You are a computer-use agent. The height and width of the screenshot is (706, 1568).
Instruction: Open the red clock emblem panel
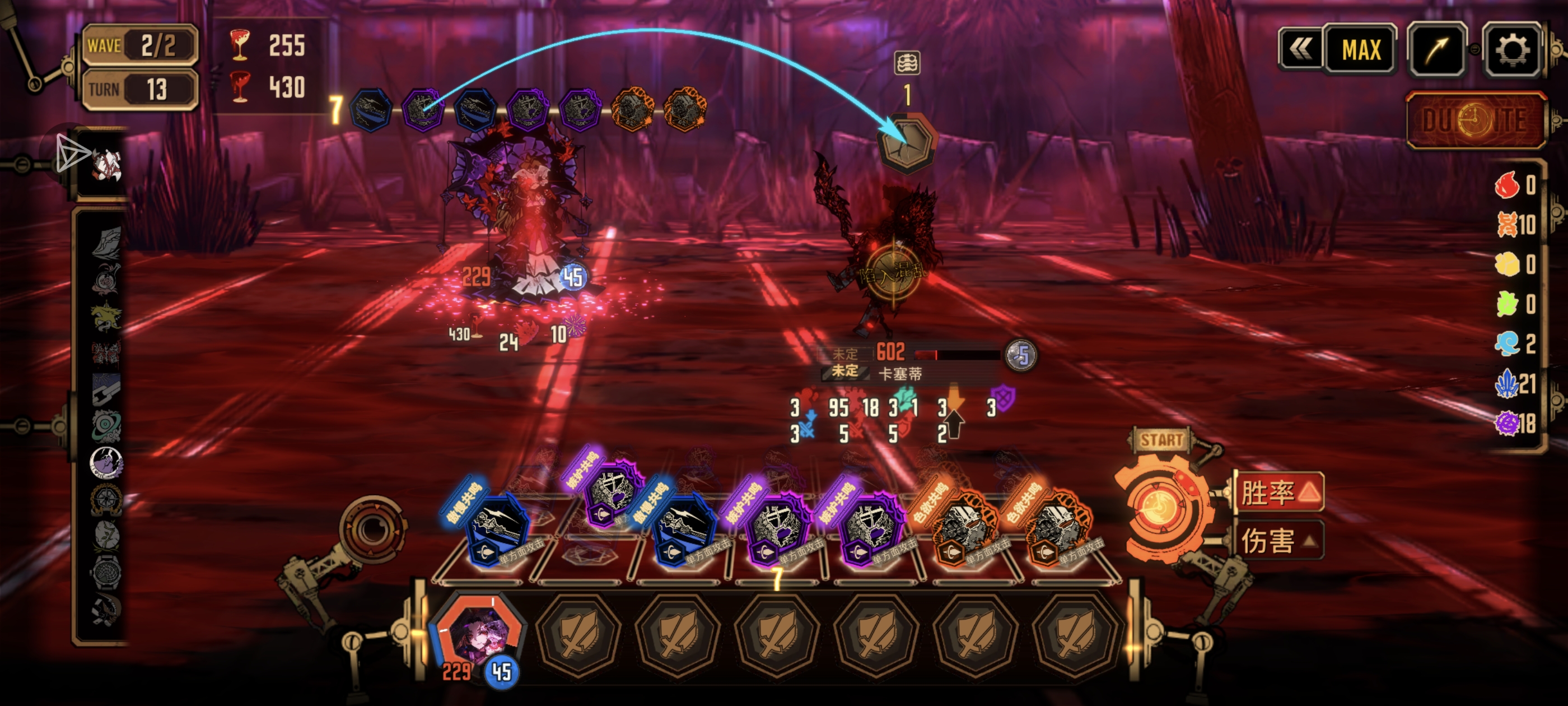coord(1476,120)
